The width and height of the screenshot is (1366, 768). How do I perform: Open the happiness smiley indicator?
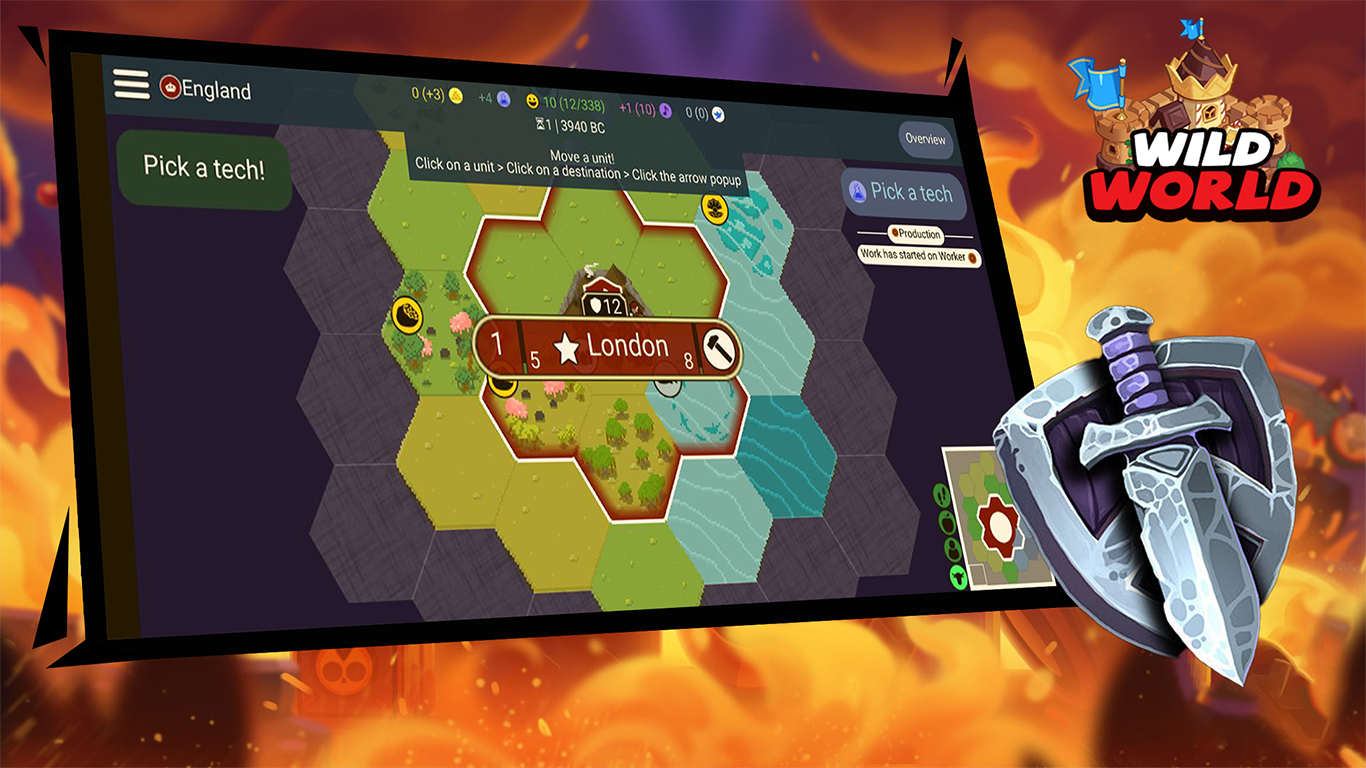click(x=532, y=102)
